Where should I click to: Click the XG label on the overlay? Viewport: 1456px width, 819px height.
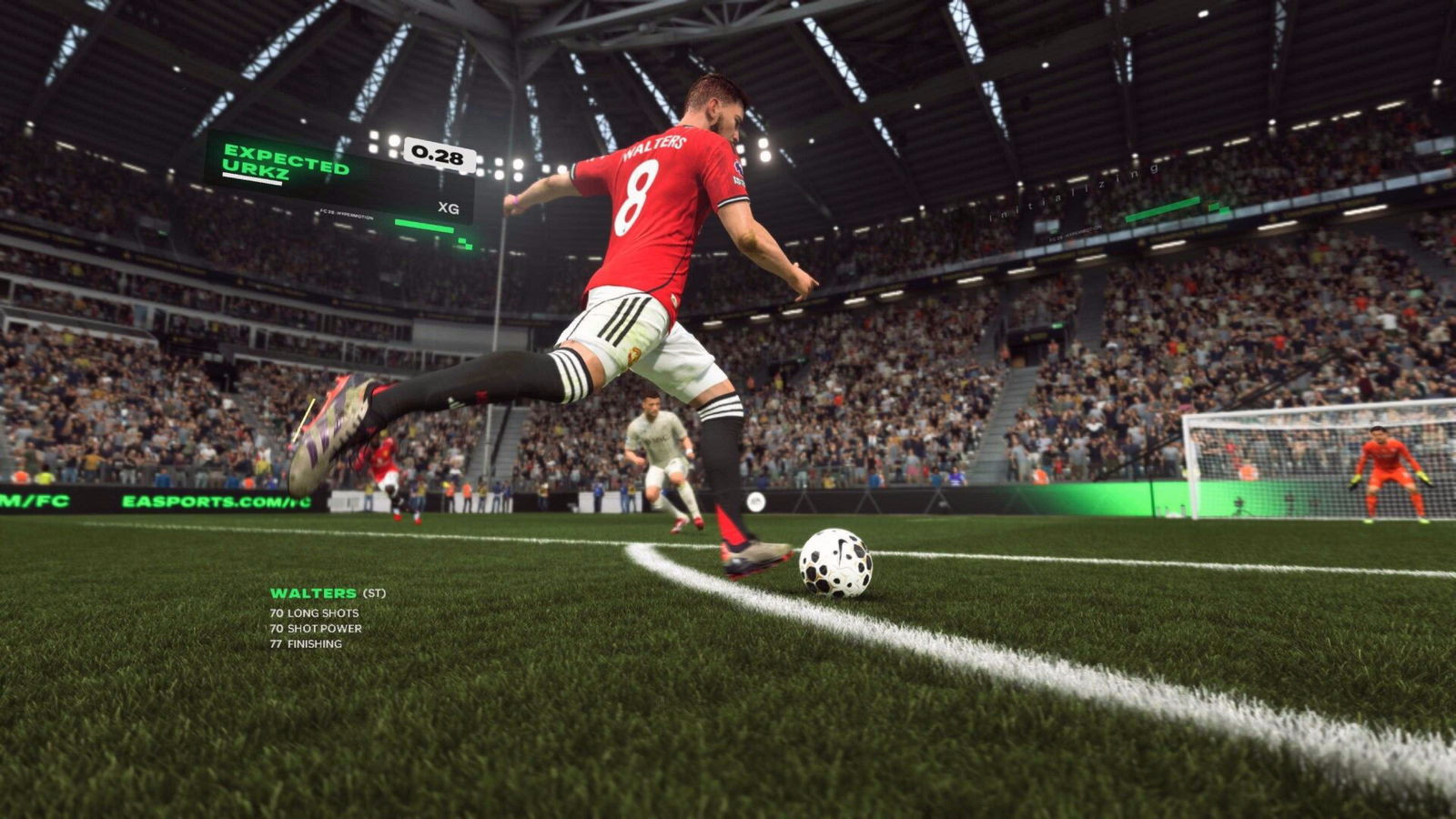[x=448, y=207]
